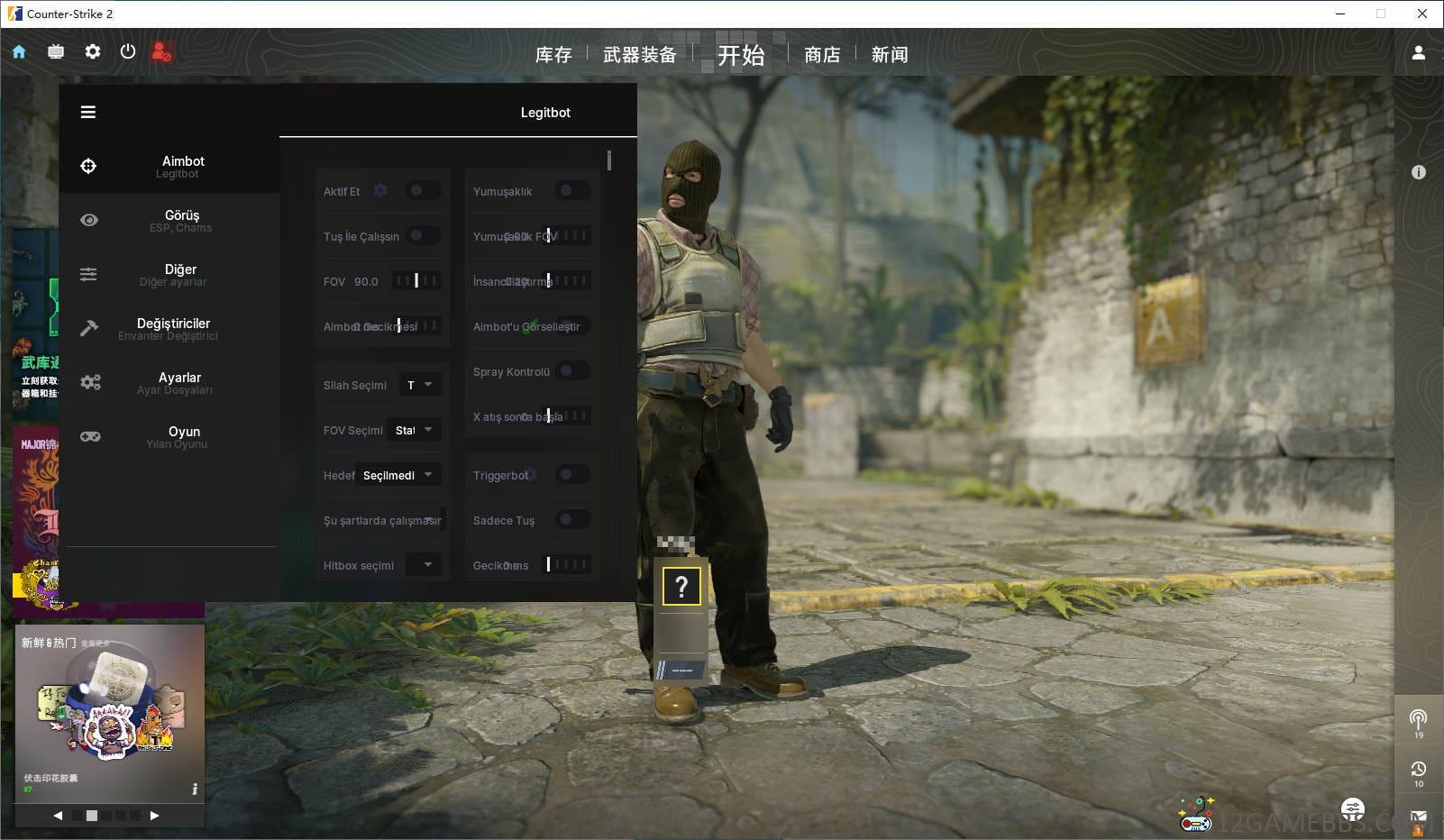Toggle the Aktif Et switch
The image size is (1444, 840).
point(421,191)
